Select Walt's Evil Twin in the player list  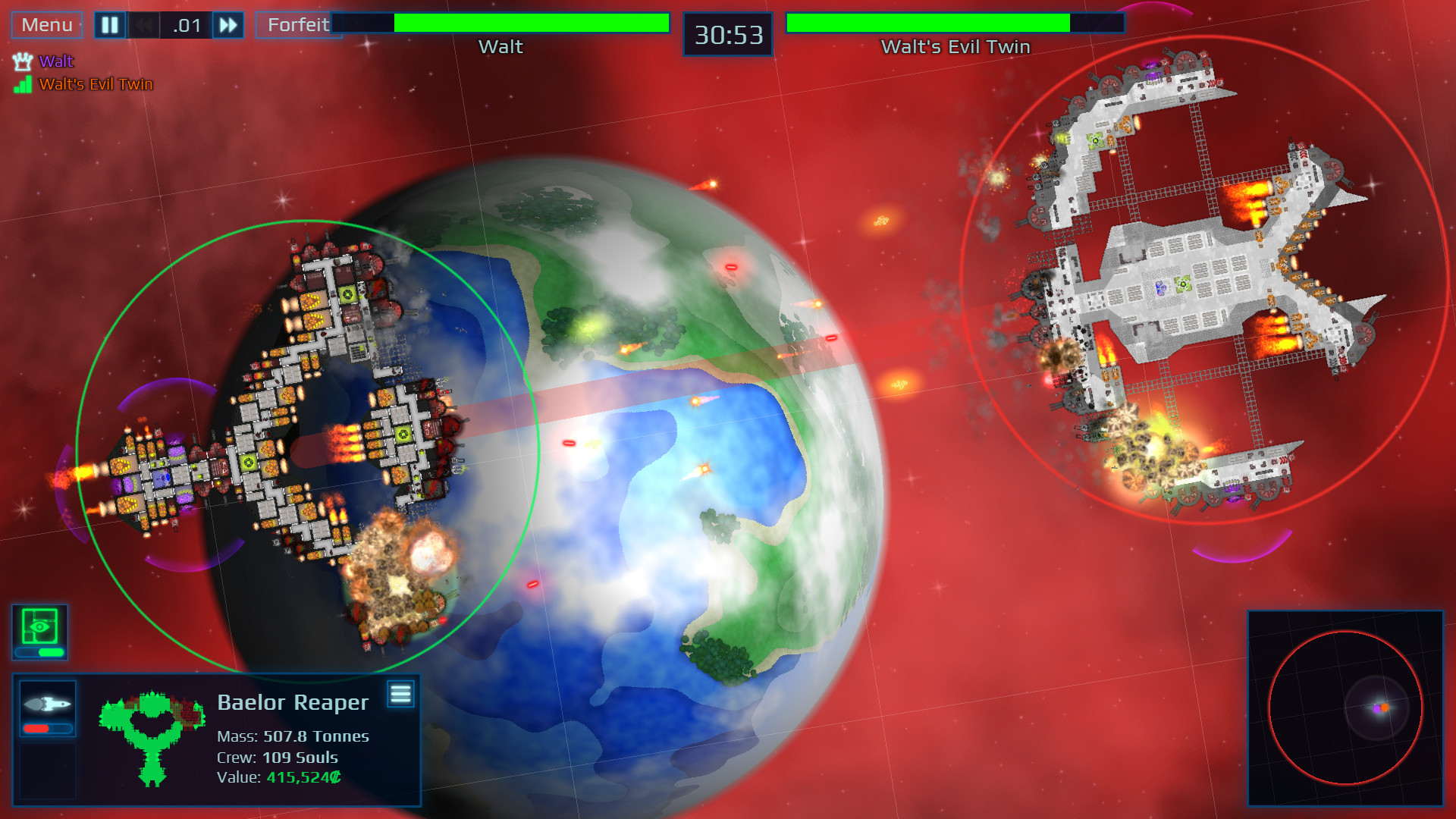coord(99,84)
